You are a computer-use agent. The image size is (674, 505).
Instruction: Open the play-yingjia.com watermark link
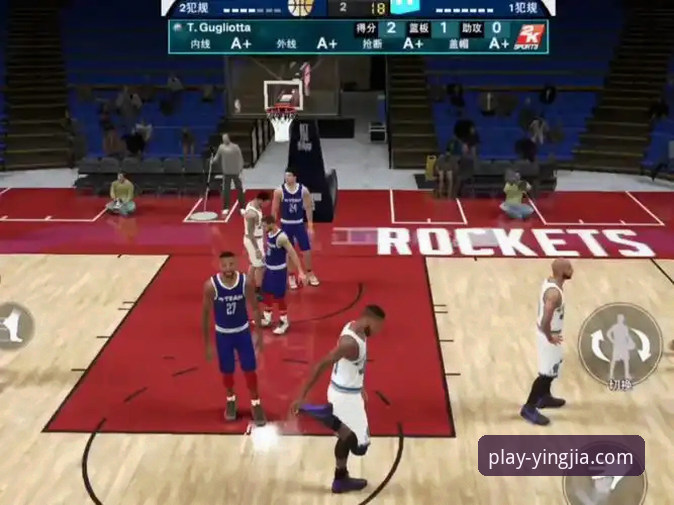pos(561,456)
